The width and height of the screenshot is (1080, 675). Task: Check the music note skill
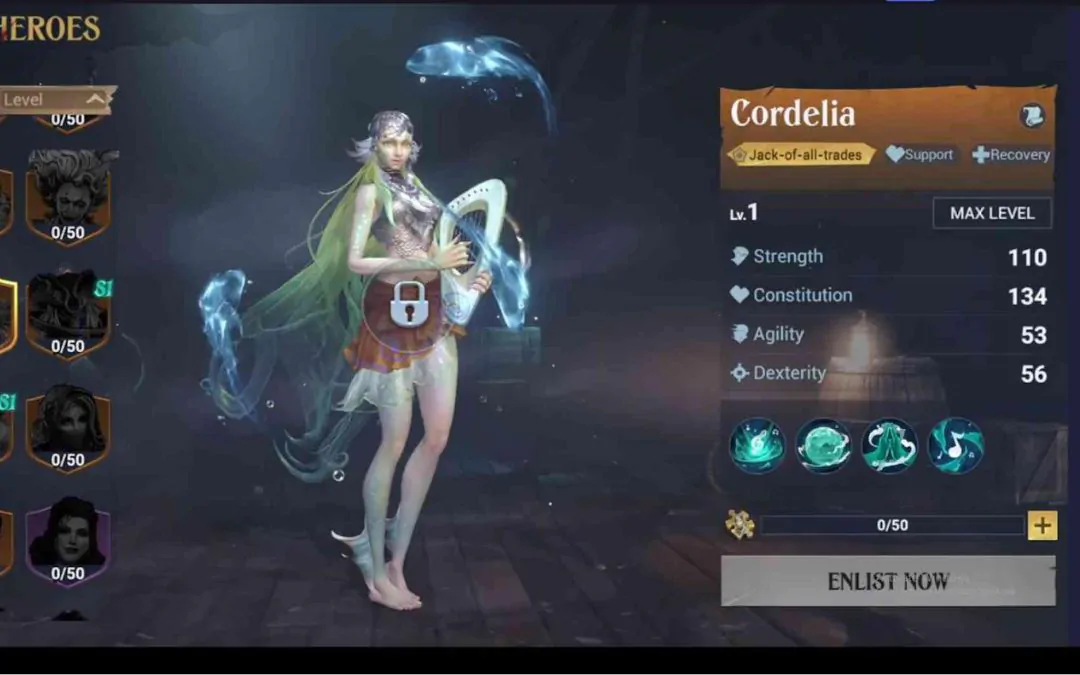955,446
